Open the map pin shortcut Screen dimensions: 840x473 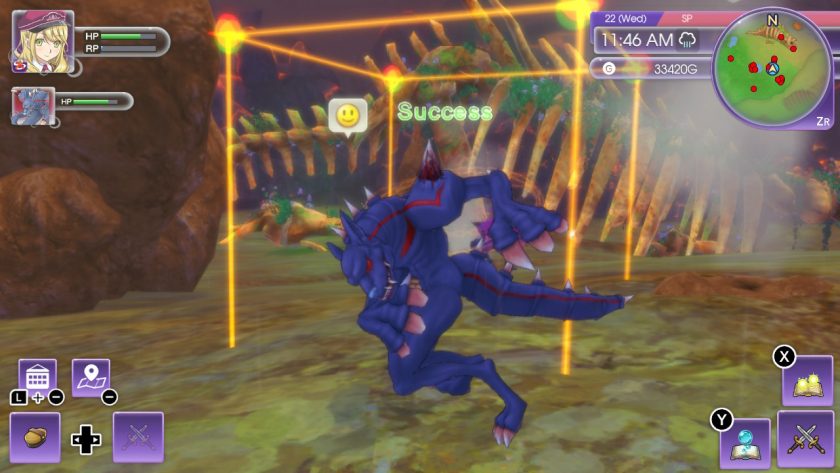[x=91, y=377]
